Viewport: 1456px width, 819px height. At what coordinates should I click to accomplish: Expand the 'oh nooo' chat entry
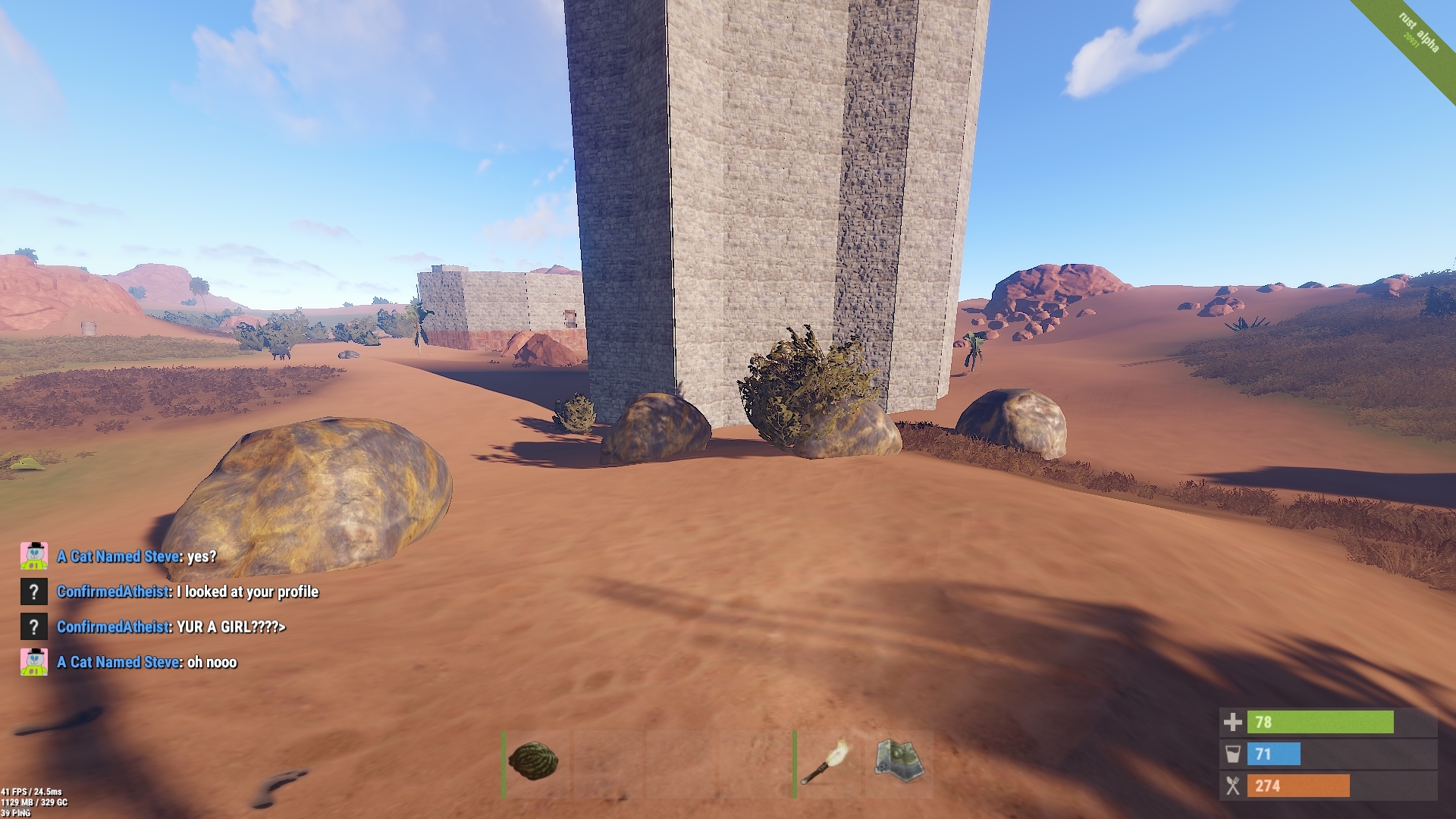click(212, 661)
